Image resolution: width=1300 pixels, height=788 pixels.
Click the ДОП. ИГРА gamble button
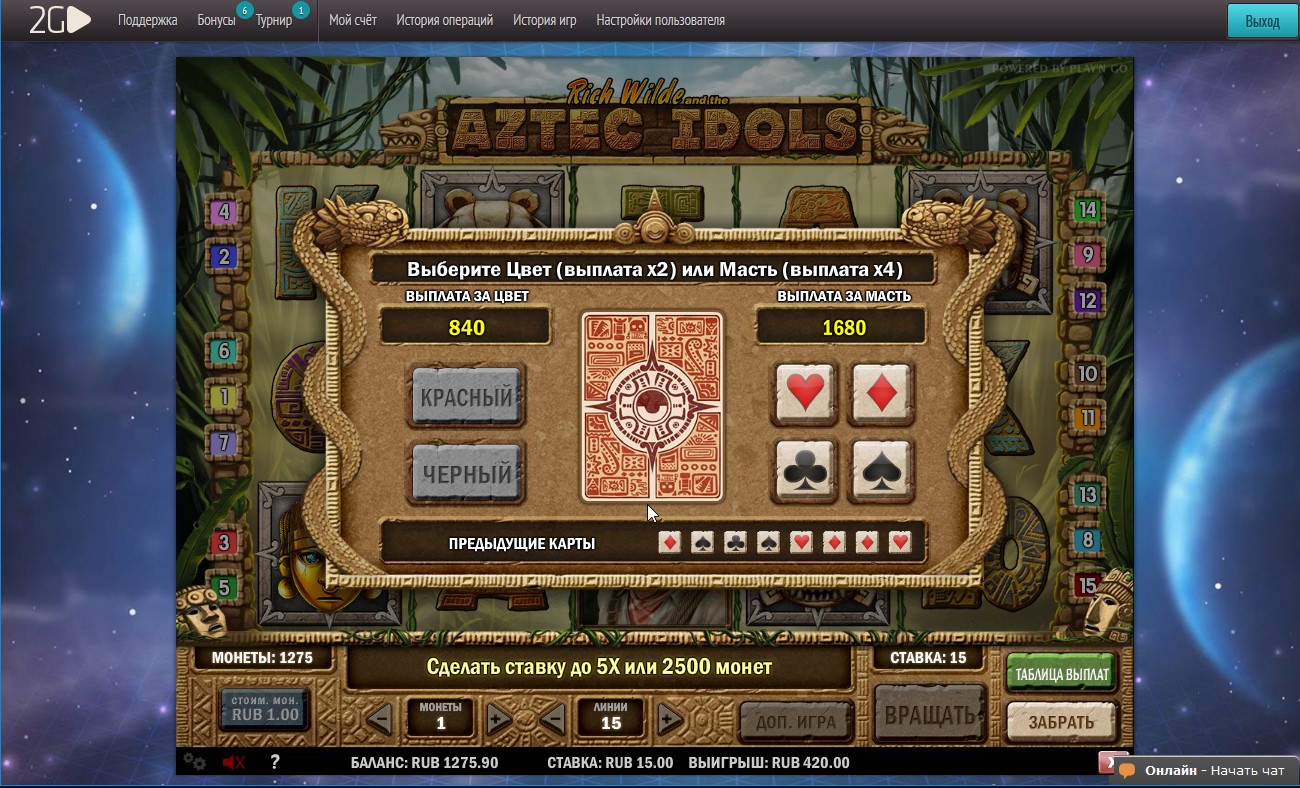pyautogui.click(x=796, y=720)
